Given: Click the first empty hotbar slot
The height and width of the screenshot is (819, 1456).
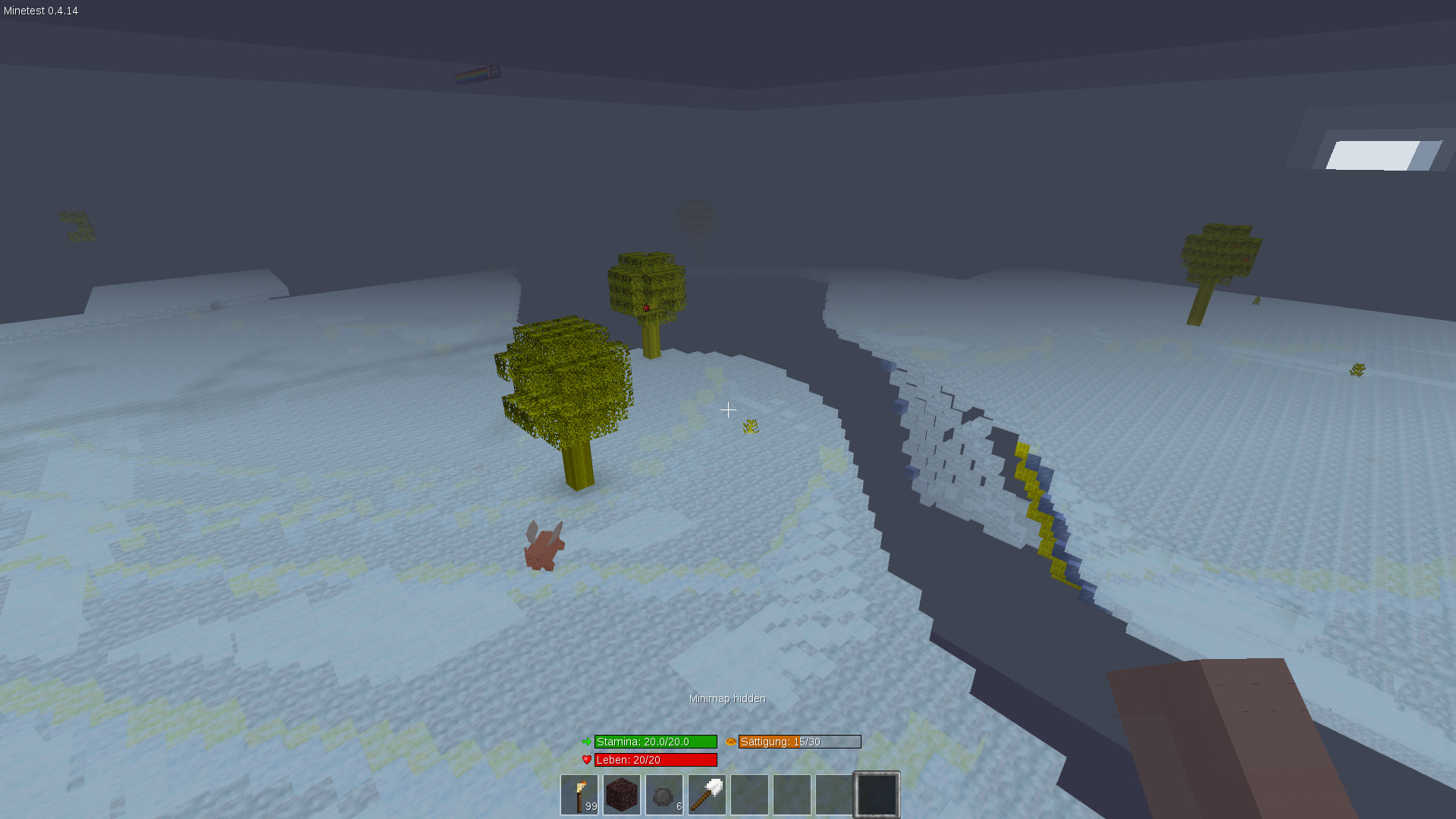Looking at the screenshot, I should click(749, 794).
